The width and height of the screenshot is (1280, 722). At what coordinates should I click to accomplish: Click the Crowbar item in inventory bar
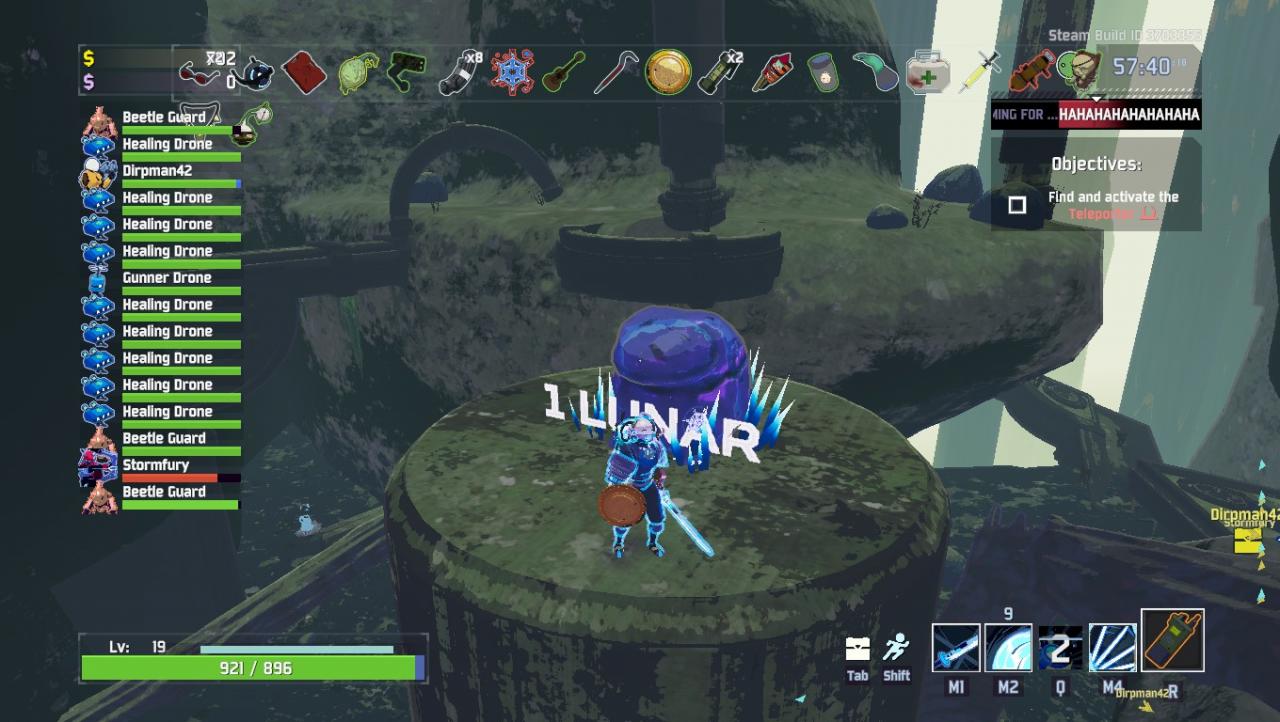(615, 73)
